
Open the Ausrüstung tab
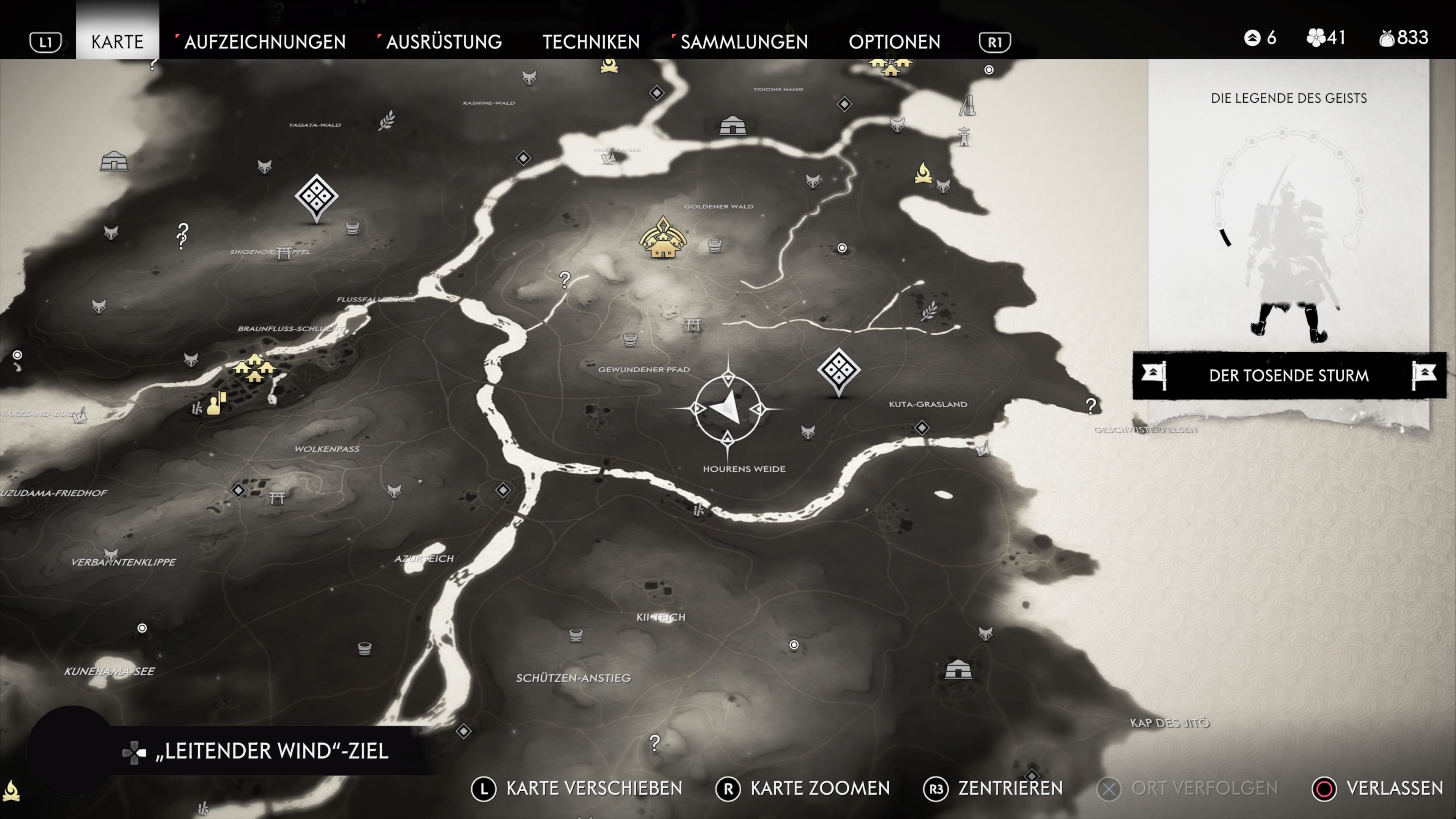tap(444, 41)
